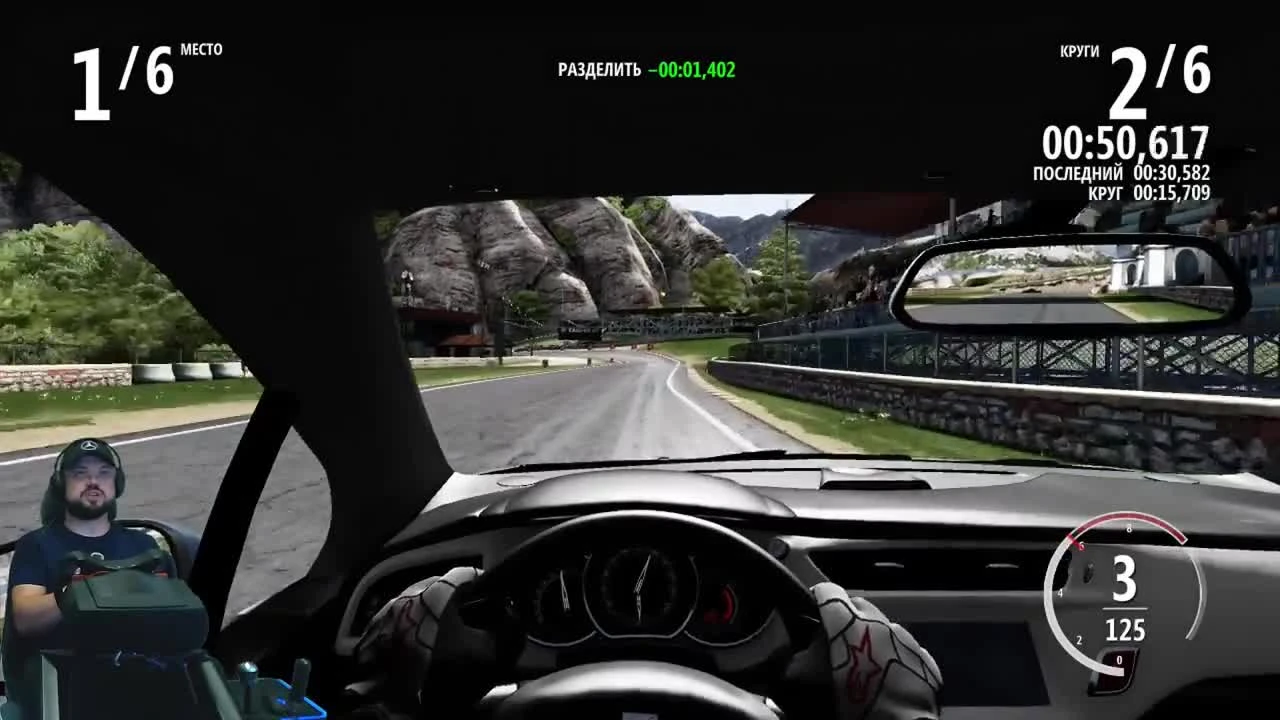Toggle the РАЗДЕЛИТЬ split time display
Screen dimensions: 1280x720
[x=644, y=70]
